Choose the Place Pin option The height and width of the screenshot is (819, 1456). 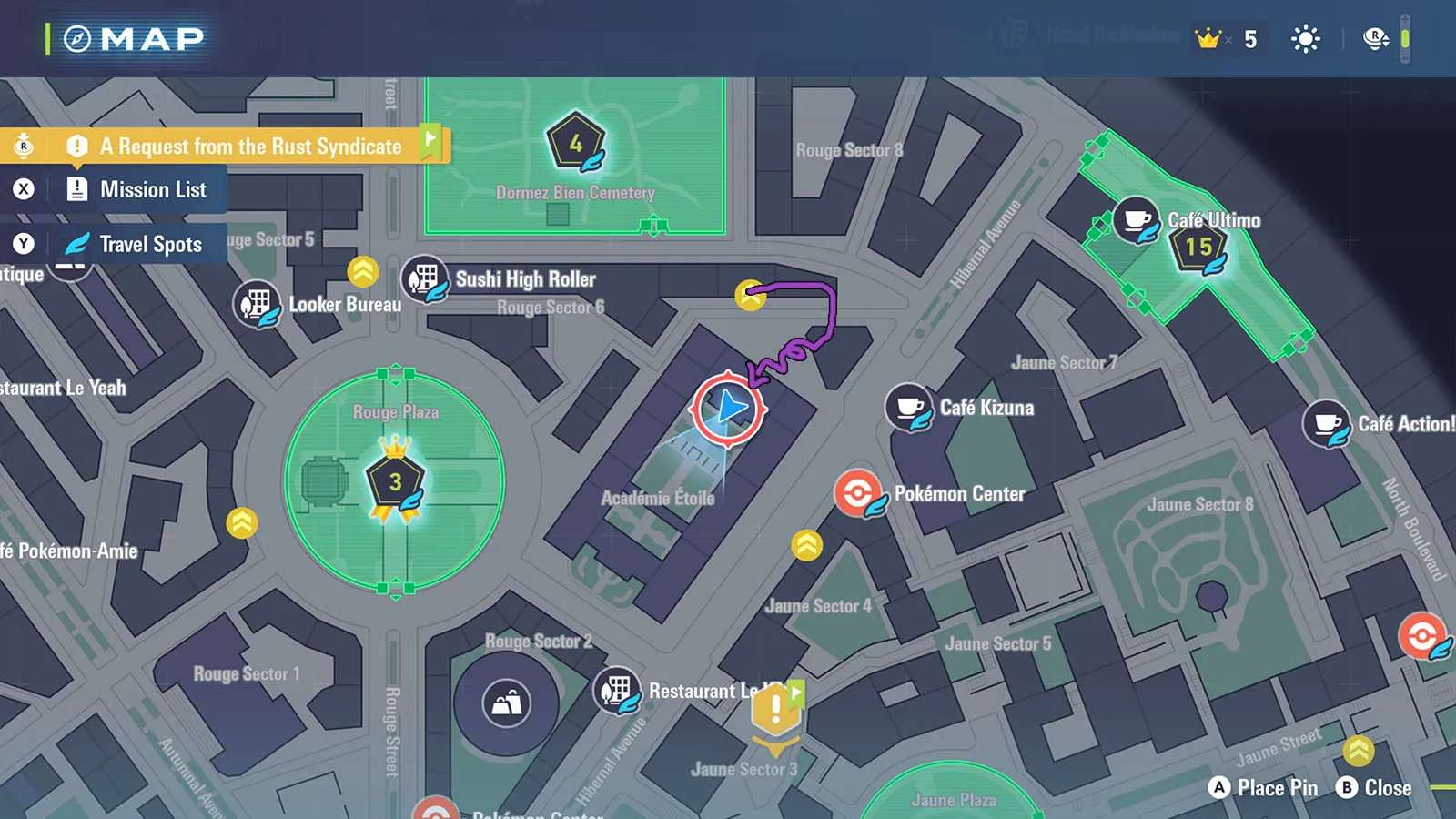pos(1263,788)
